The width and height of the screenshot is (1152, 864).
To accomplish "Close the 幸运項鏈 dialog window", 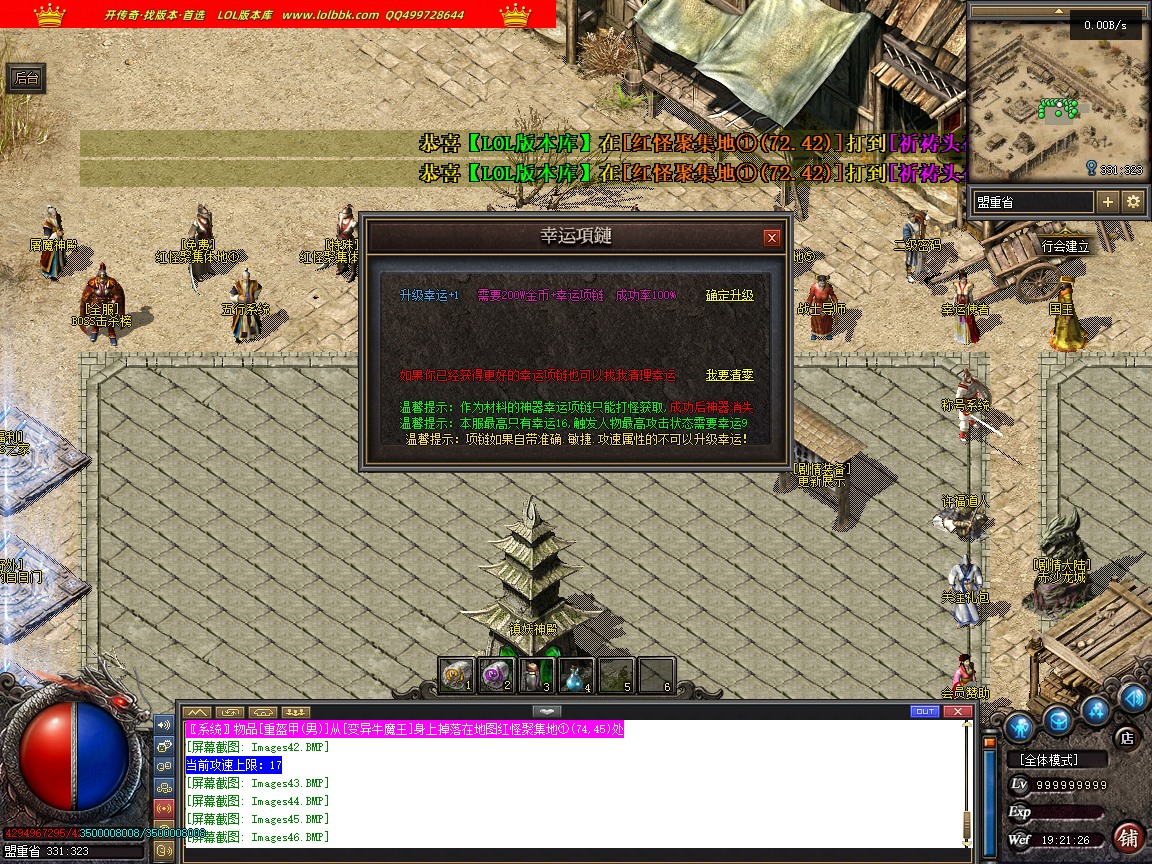I will click(x=771, y=238).
